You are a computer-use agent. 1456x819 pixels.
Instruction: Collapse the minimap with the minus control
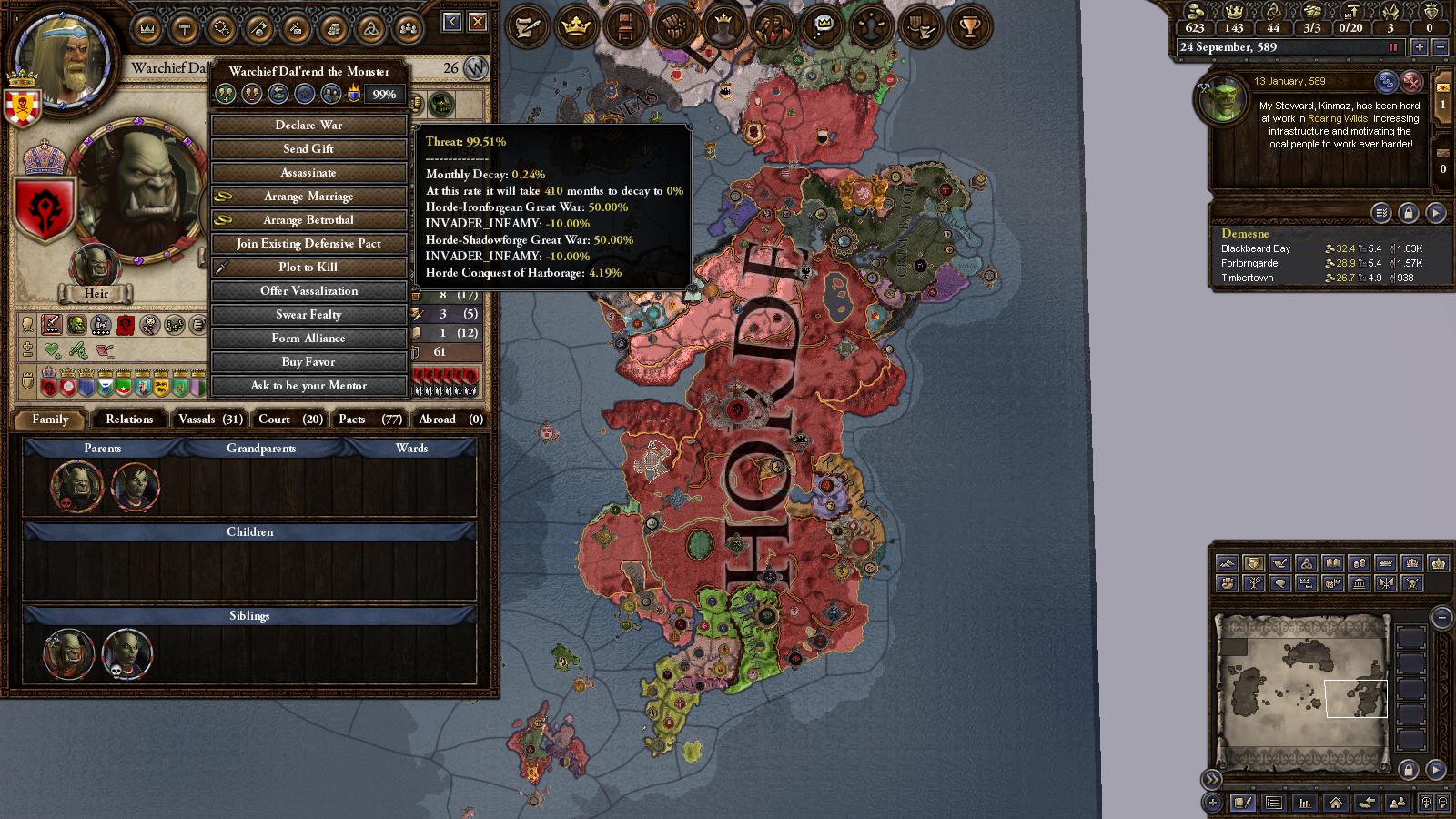1442,617
